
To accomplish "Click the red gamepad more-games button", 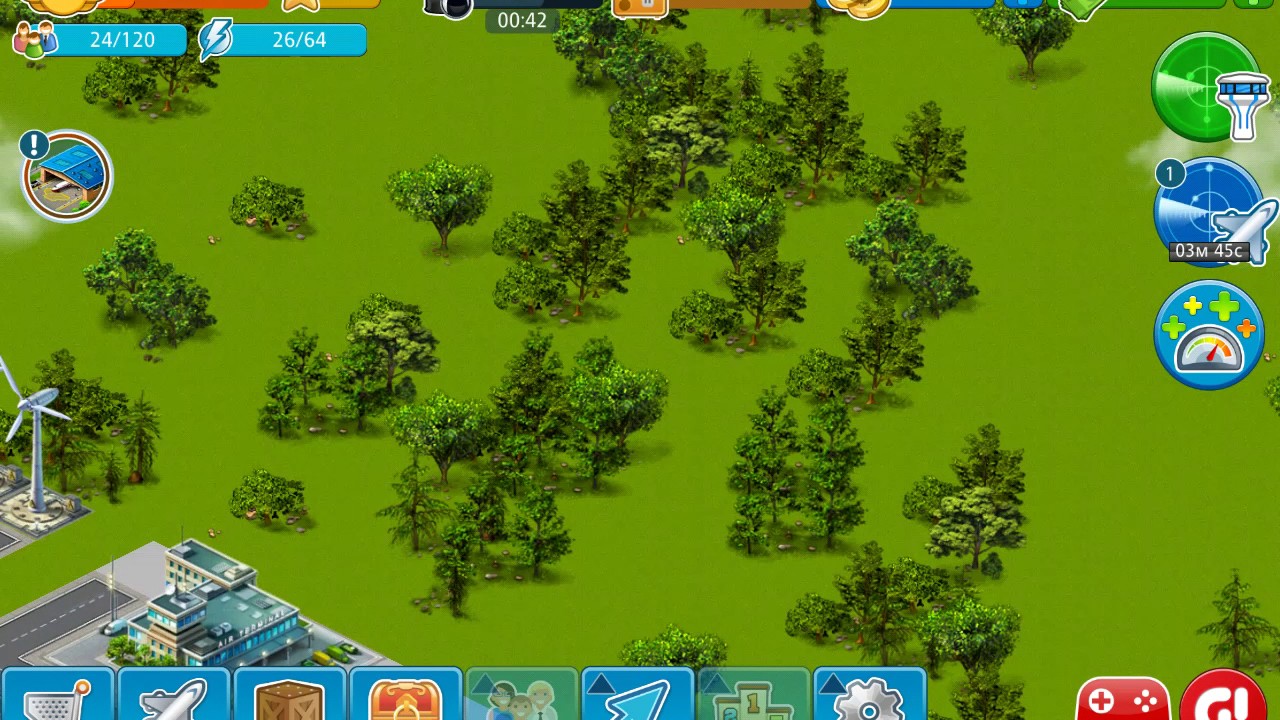I will (1122, 699).
